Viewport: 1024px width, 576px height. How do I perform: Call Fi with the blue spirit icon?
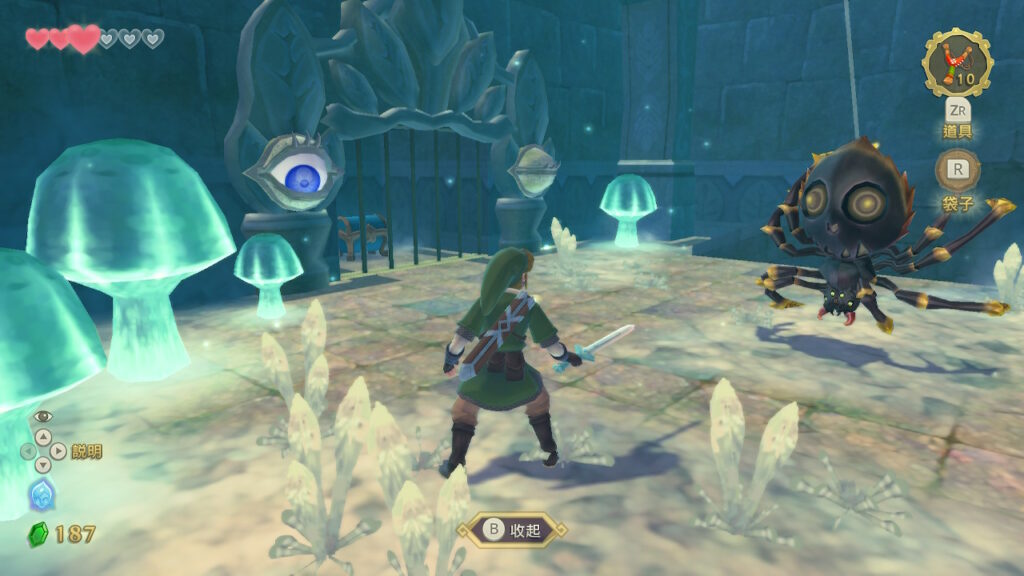[x=41, y=493]
